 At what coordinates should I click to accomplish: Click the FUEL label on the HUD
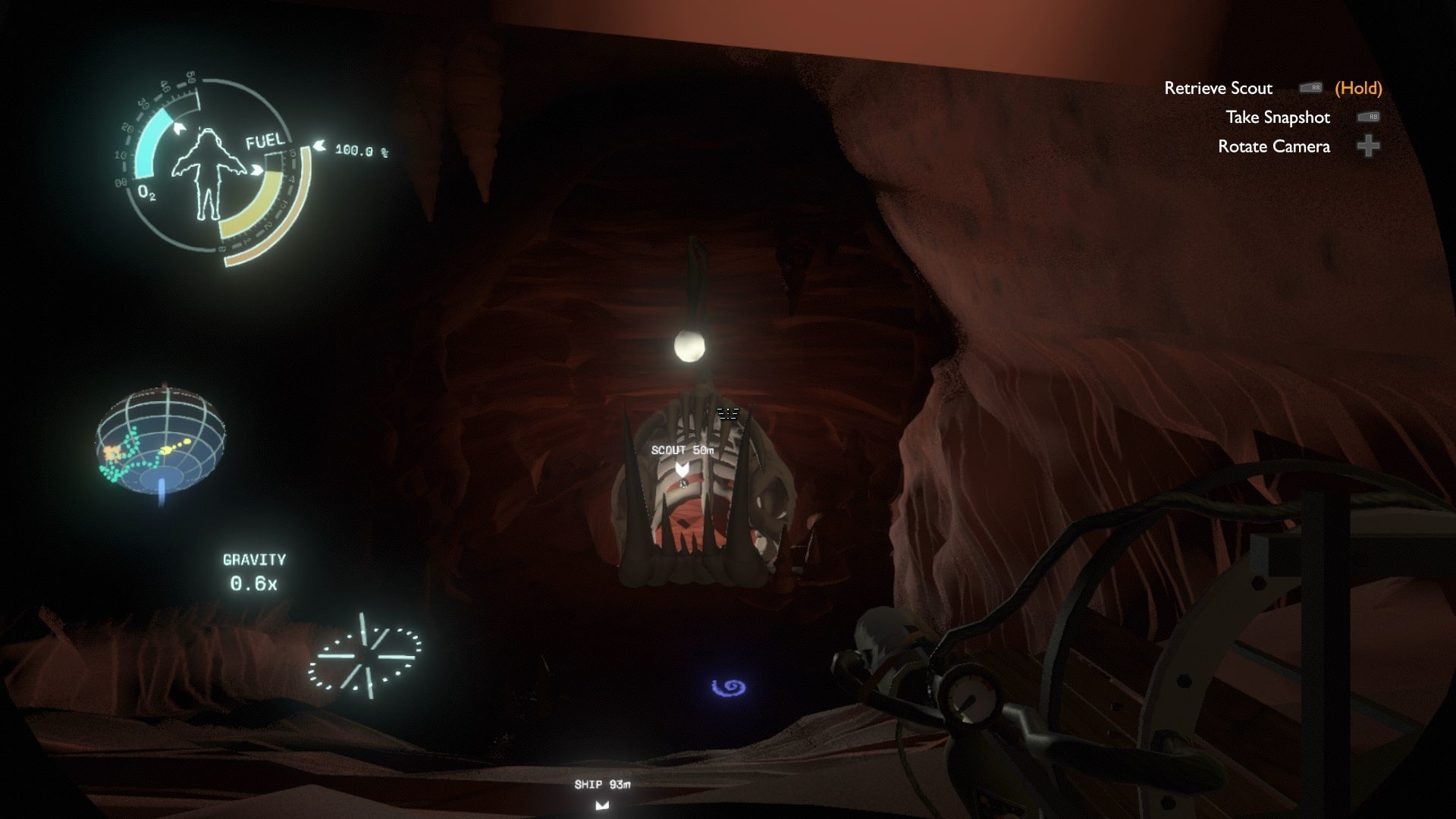(x=263, y=141)
